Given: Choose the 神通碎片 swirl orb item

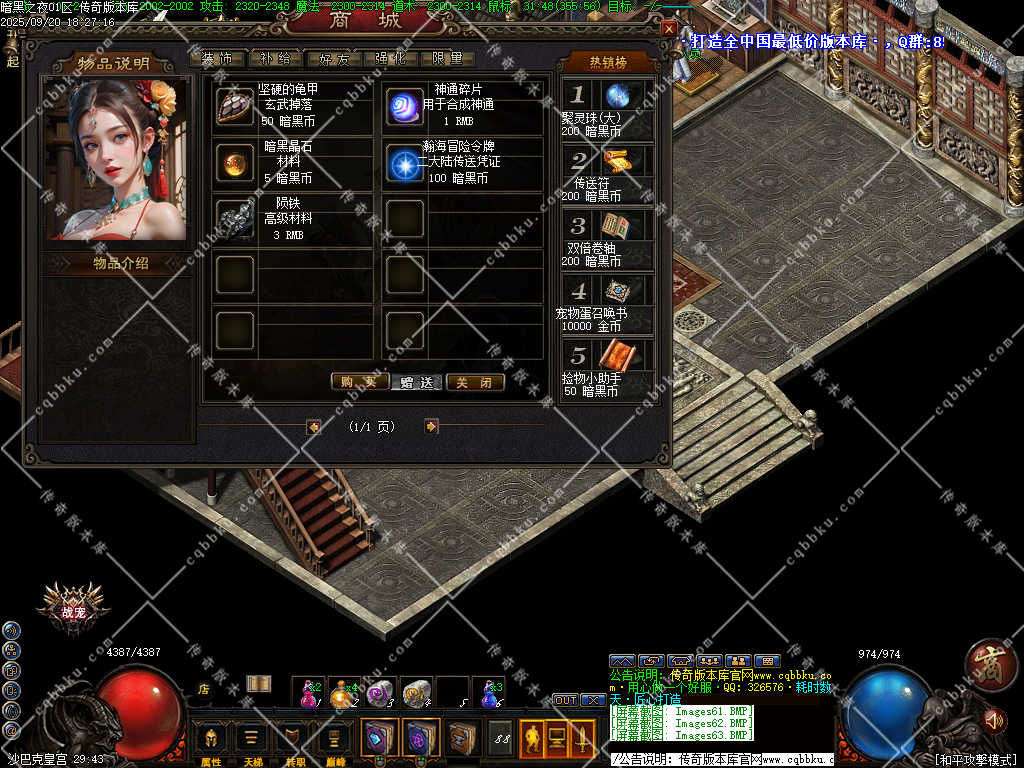Looking at the screenshot, I should coord(405,106).
